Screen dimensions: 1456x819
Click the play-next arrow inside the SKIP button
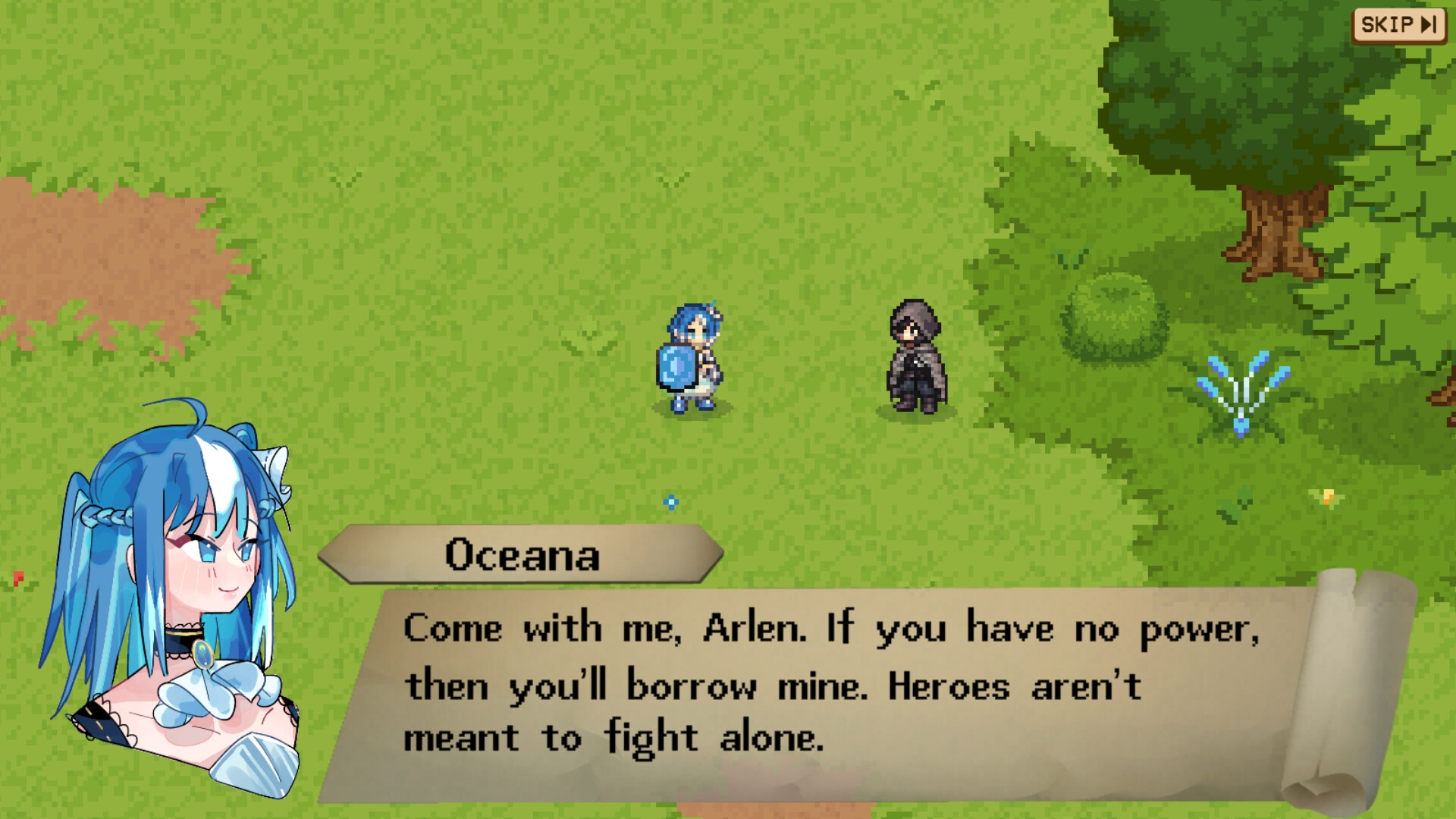[1429, 25]
